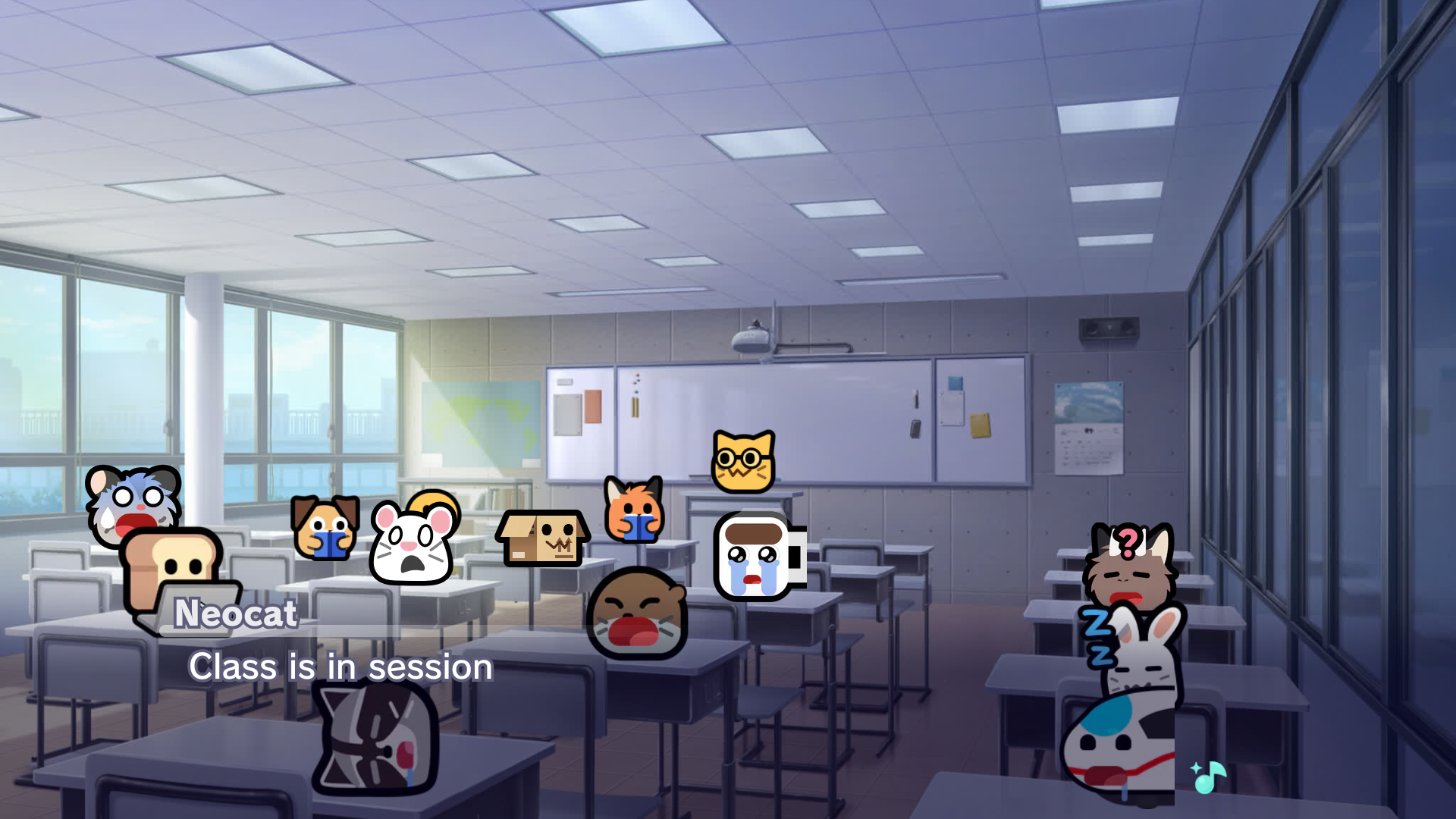Click the teal music note advance indicator
This screenshot has width=1456, height=819.
[1208, 777]
